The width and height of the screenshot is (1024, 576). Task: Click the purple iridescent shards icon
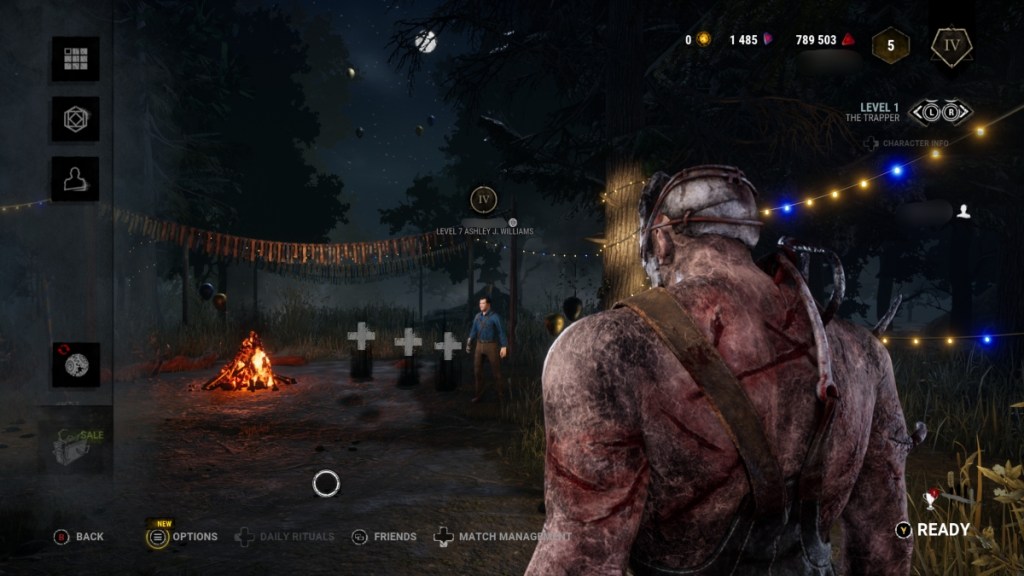[769, 40]
